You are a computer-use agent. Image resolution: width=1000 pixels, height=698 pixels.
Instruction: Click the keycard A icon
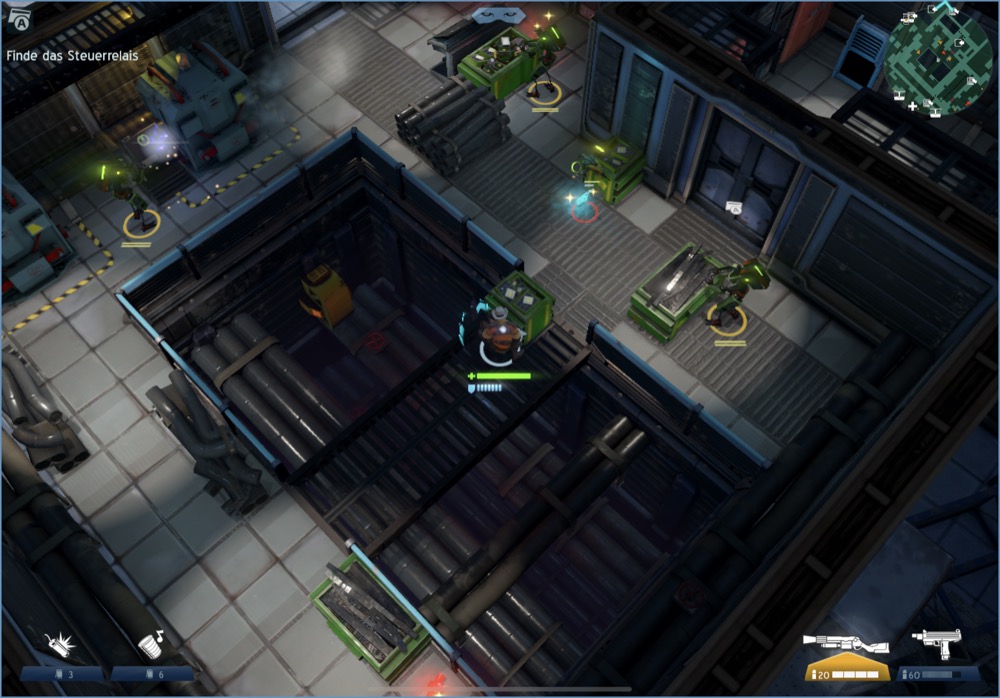pyautogui.click(x=17, y=22)
